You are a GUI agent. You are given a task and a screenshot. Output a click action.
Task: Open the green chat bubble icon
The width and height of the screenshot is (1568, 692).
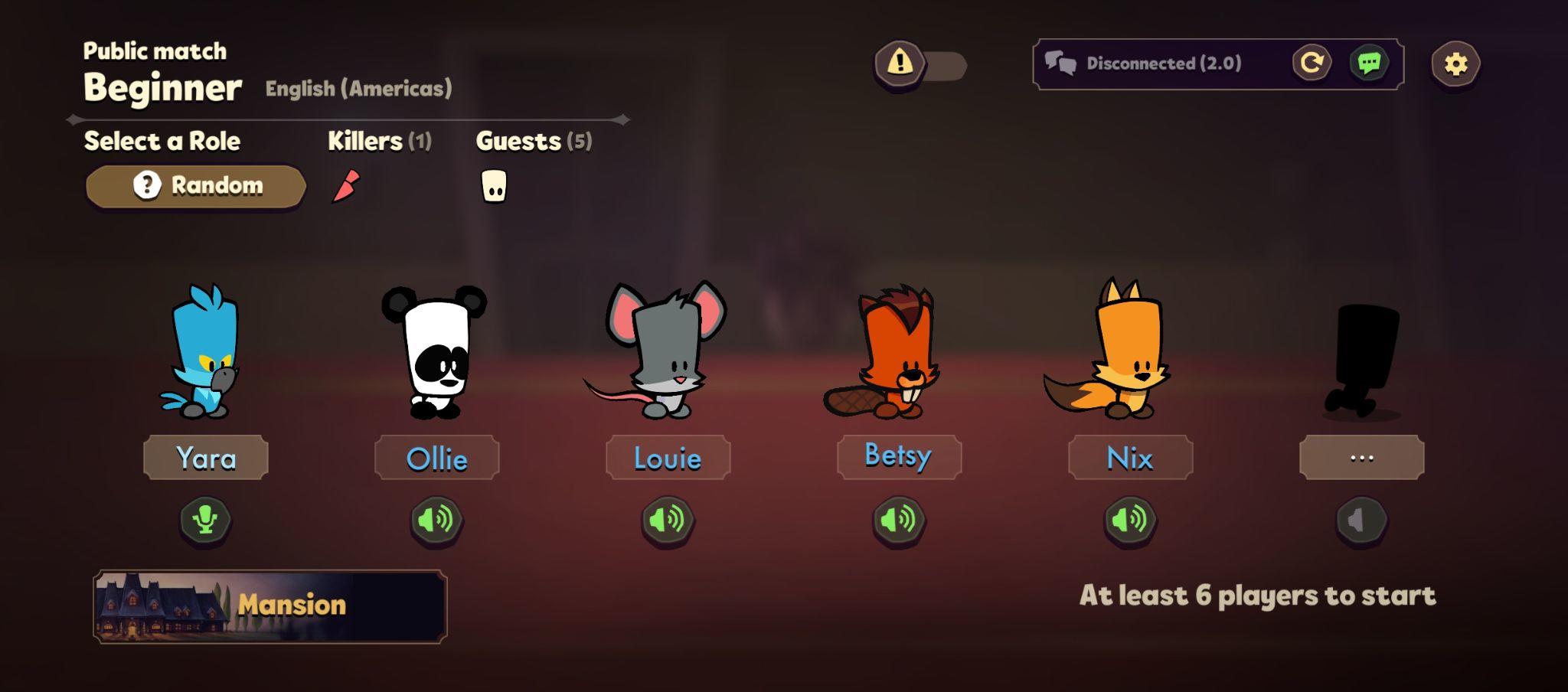pyautogui.click(x=1371, y=64)
